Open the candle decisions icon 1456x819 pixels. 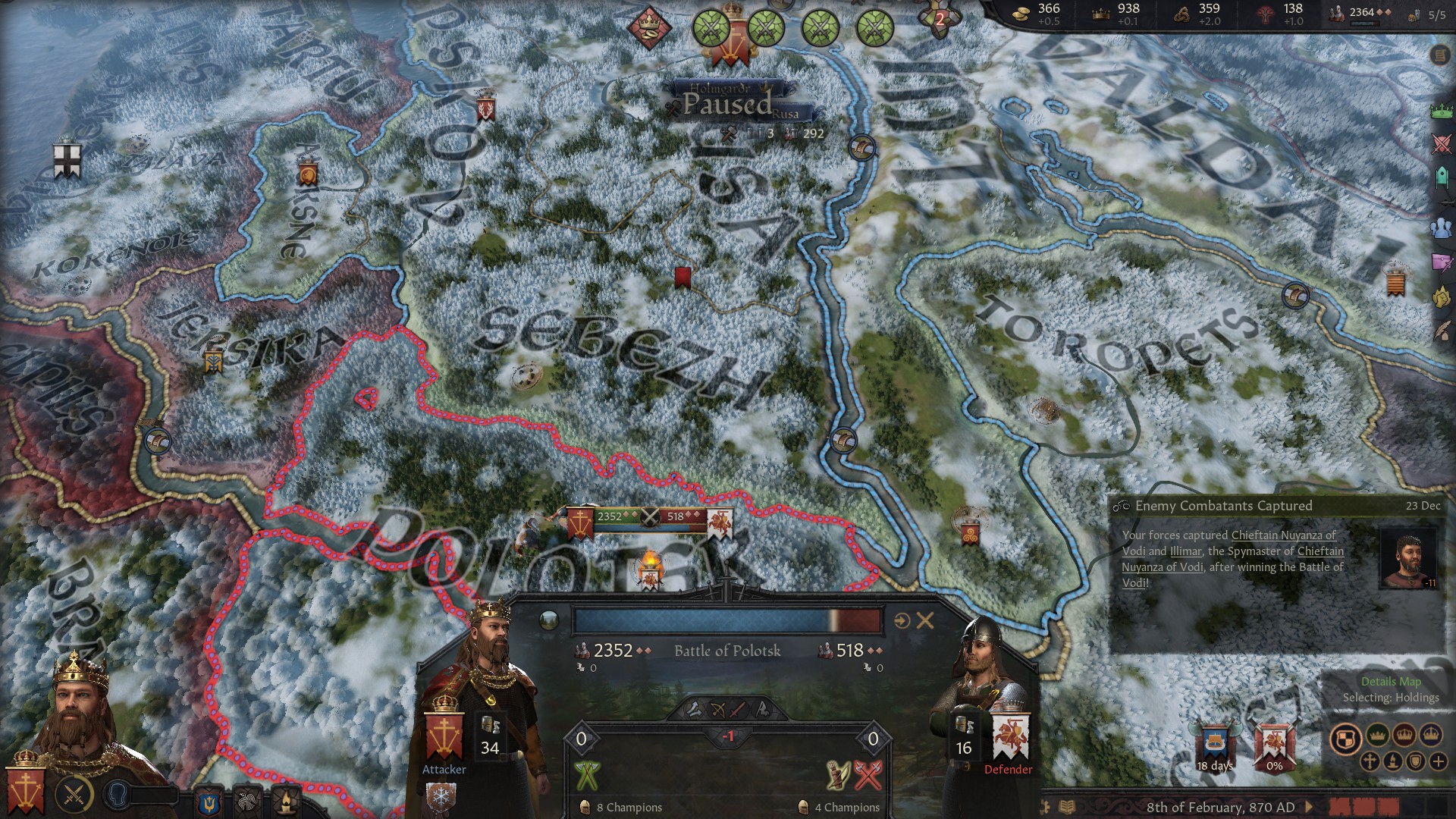(x=285, y=802)
